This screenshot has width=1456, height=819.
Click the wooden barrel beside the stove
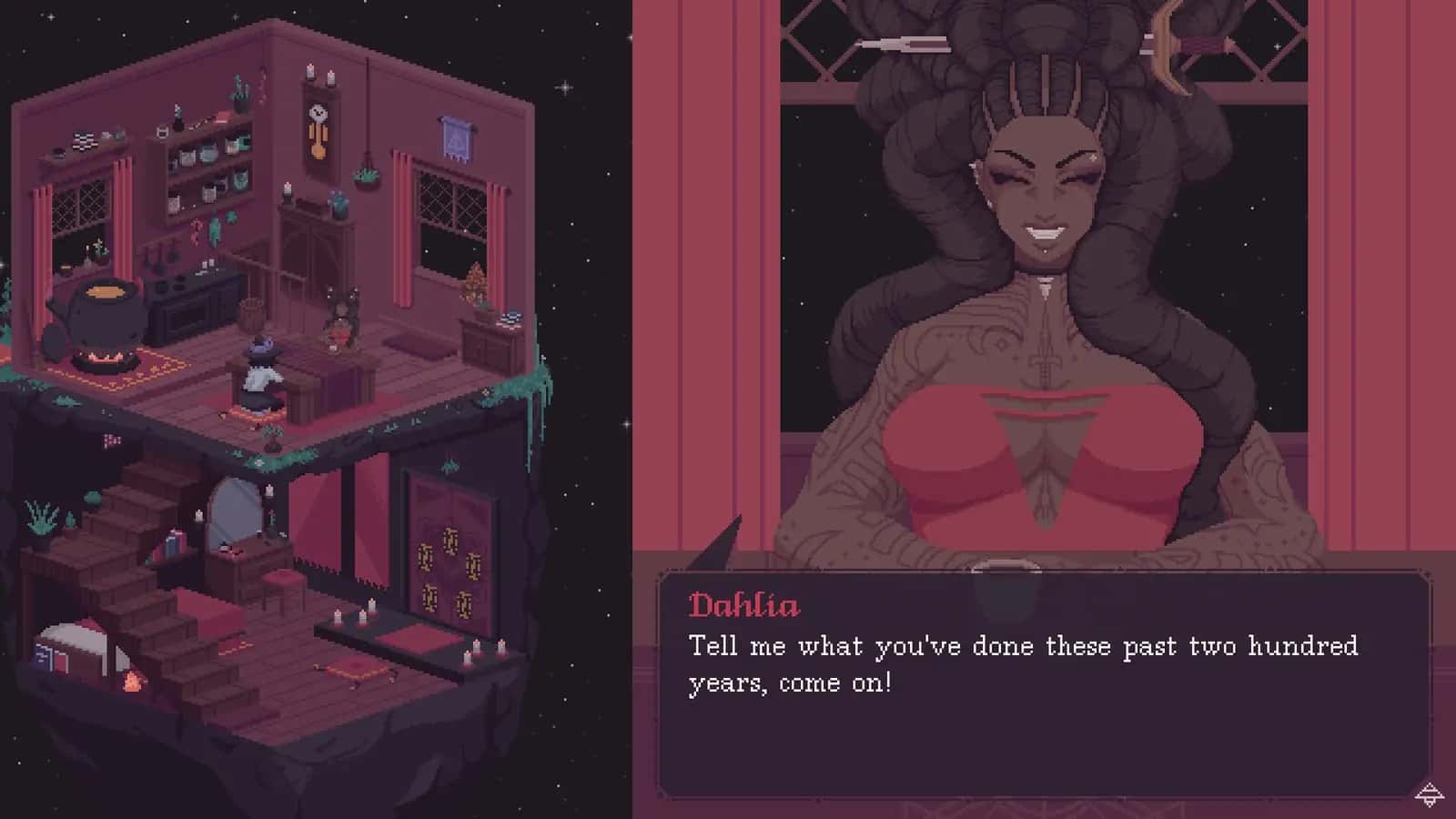[x=250, y=314]
